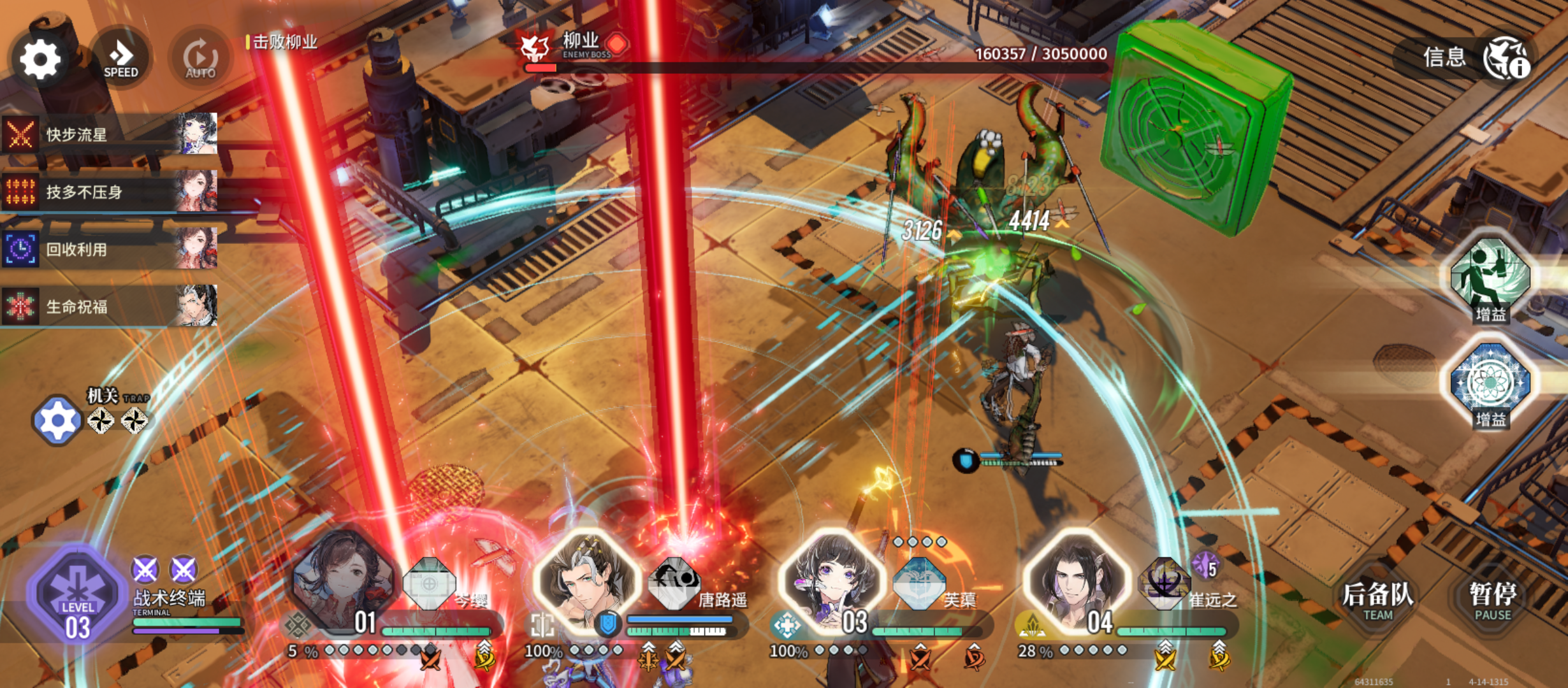Image resolution: width=1568 pixels, height=688 pixels.
Task: Use 芙蕖's blue skill icon
Action: click(919, 582)
